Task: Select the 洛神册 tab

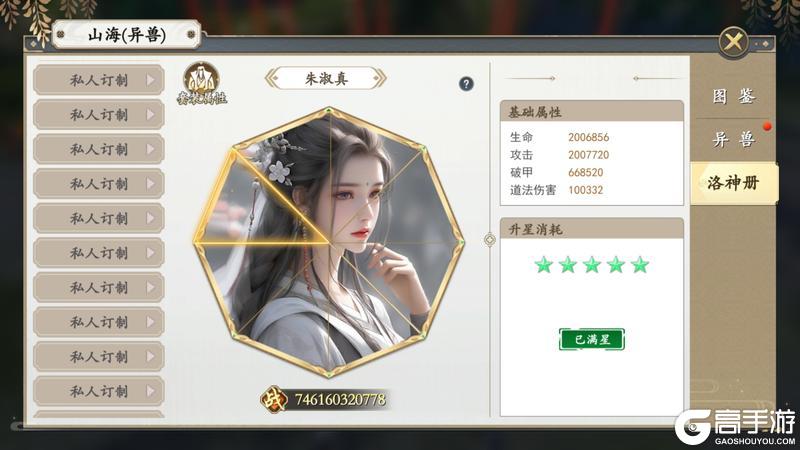Action: coord(733,184)
